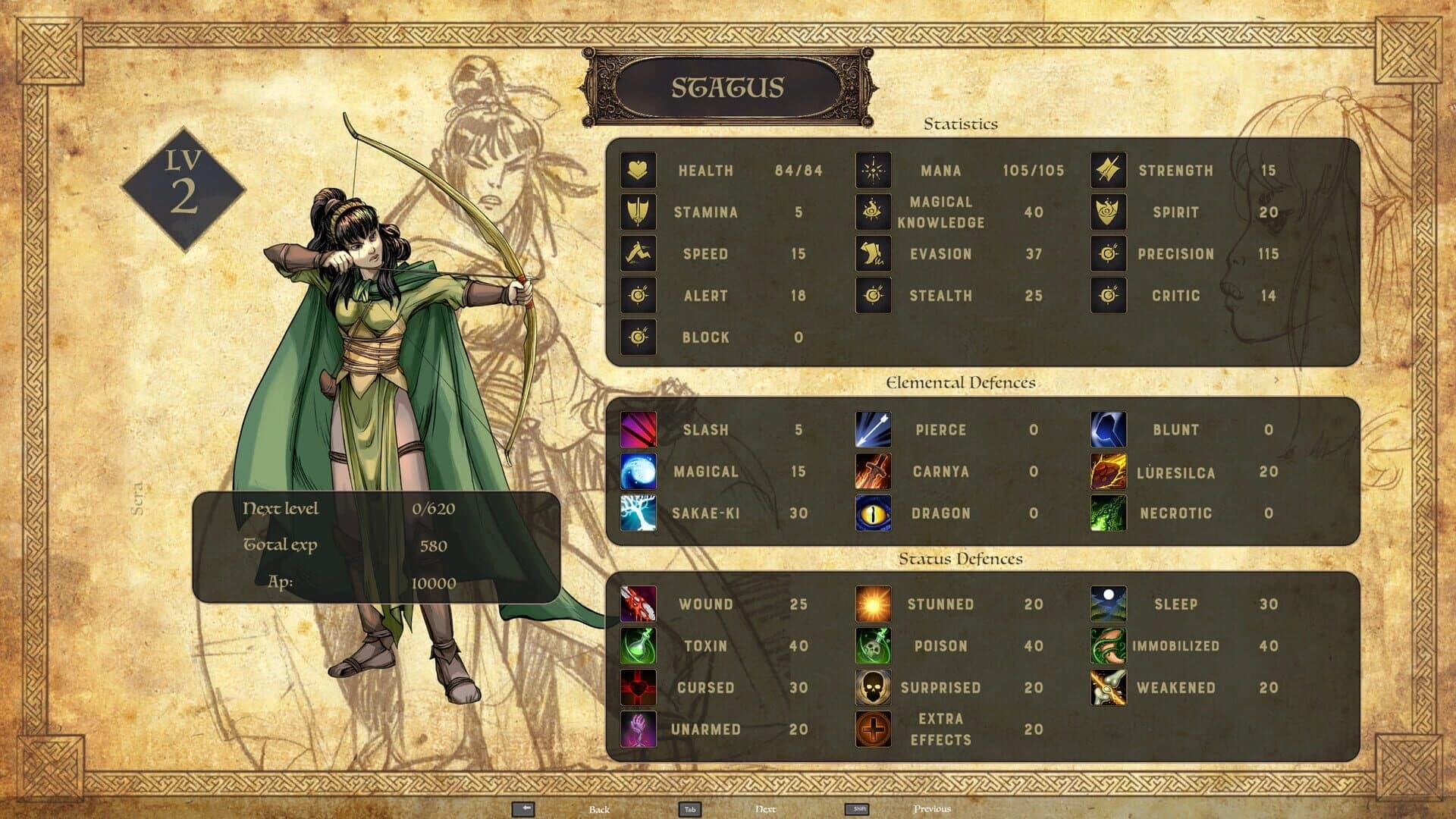Select the Wound status icon
Image resolution: width=1456 pixels, height=819 pixels.
[x=639, y=604]
